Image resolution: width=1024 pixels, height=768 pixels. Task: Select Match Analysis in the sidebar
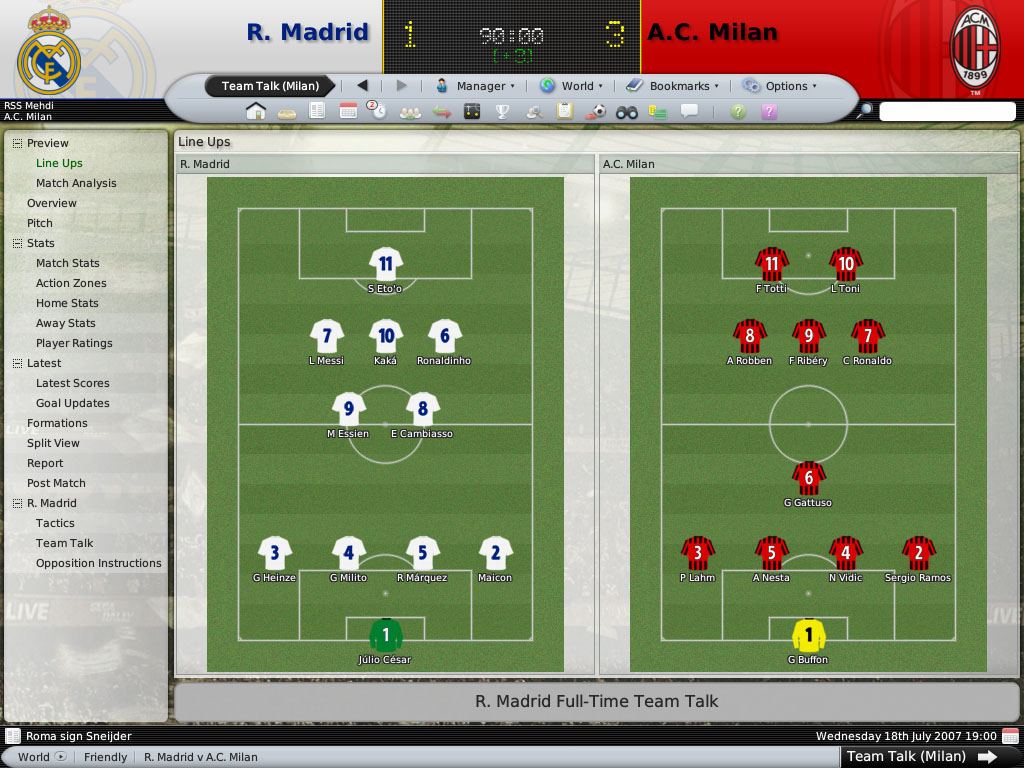[76, 183]
